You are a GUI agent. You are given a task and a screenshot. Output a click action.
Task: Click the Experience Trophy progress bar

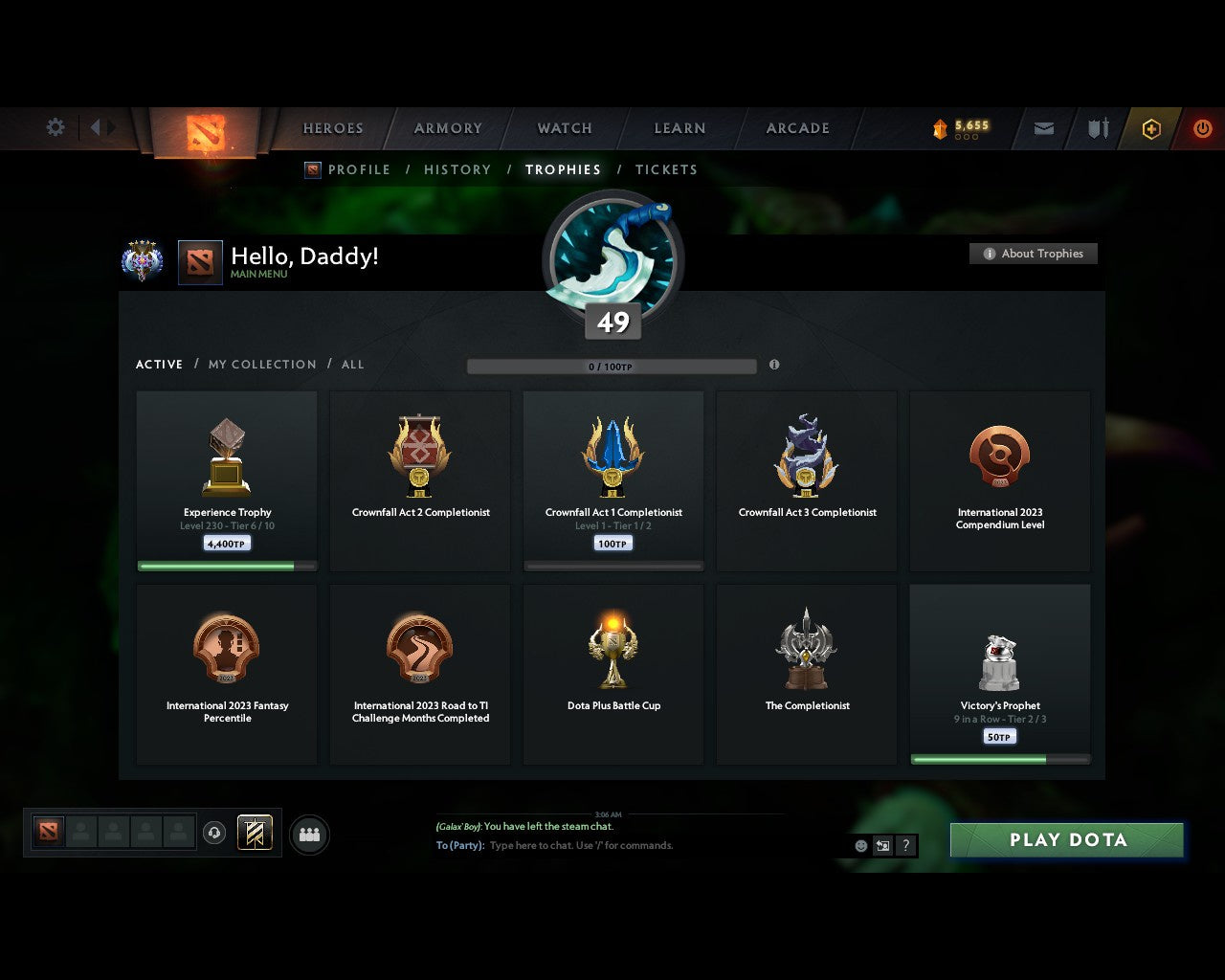(227, 565)
